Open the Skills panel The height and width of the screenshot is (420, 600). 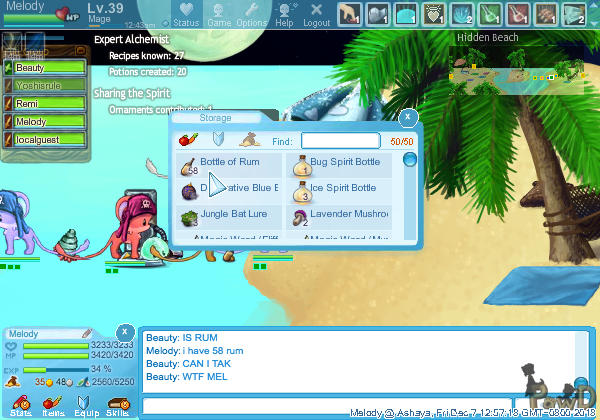117,405
